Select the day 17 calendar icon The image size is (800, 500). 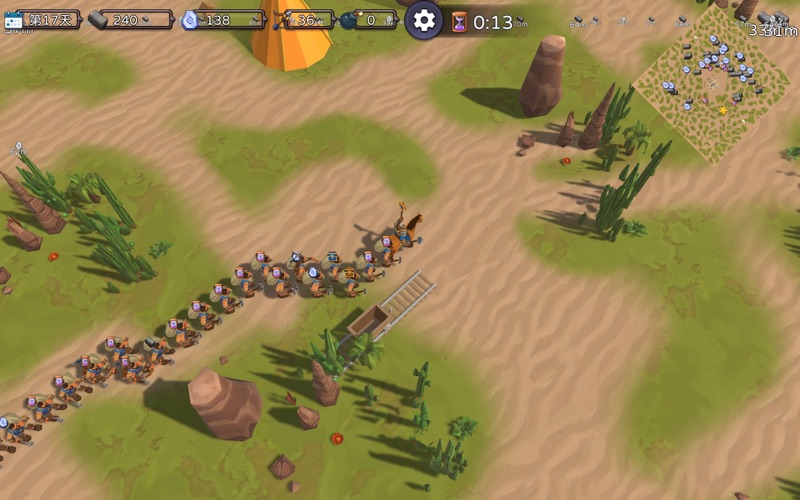(14, 20)
